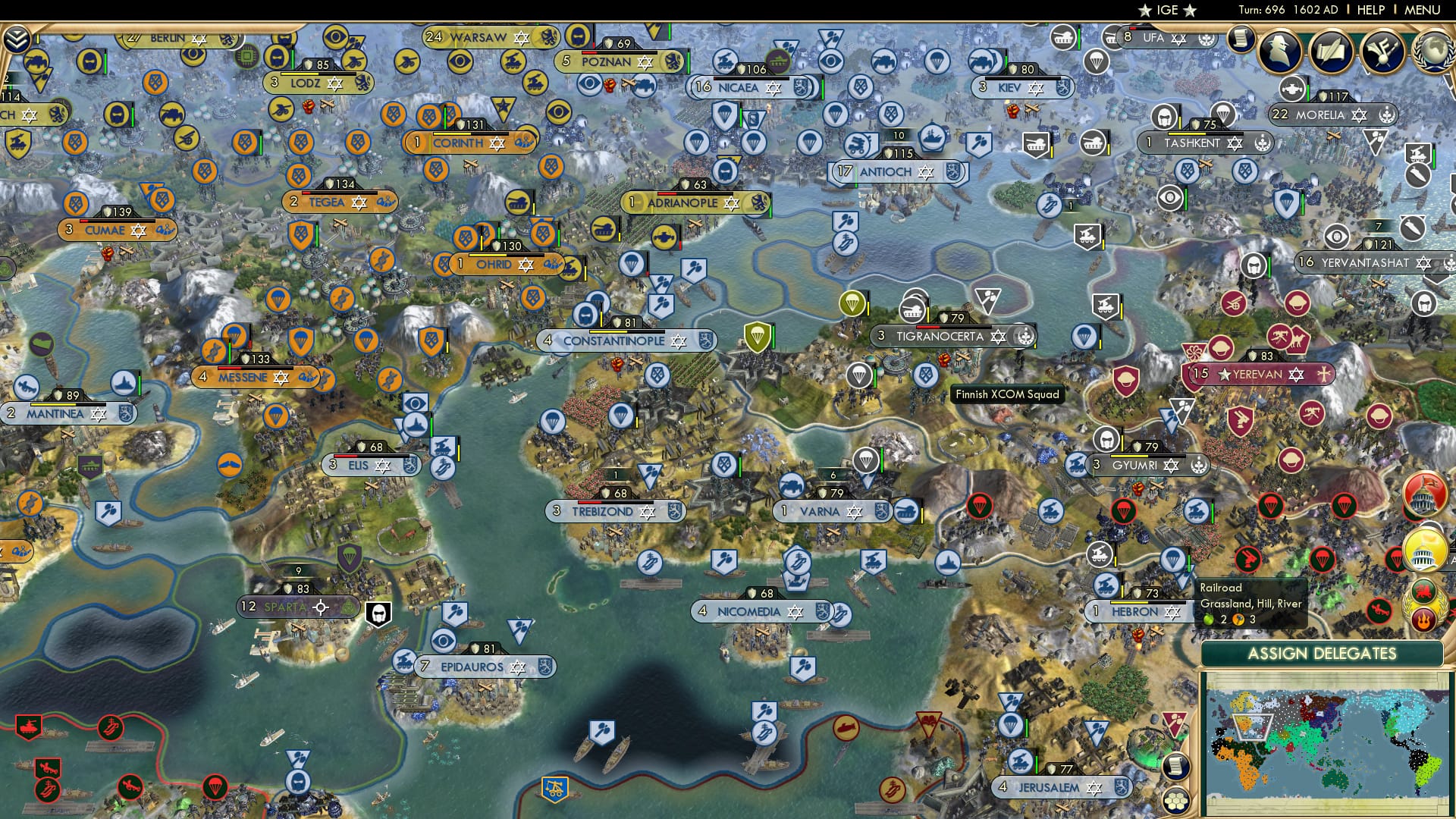Click the religion star icon on Jerusalem's banner

[x=1094, y=788]
